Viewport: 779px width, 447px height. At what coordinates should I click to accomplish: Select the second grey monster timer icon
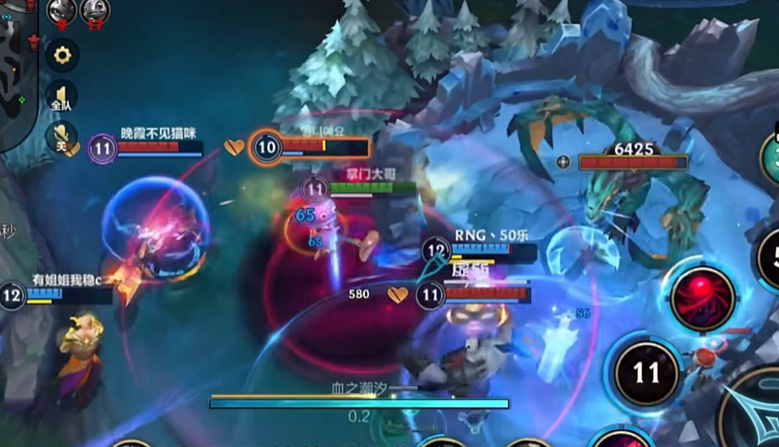[96, 11]
